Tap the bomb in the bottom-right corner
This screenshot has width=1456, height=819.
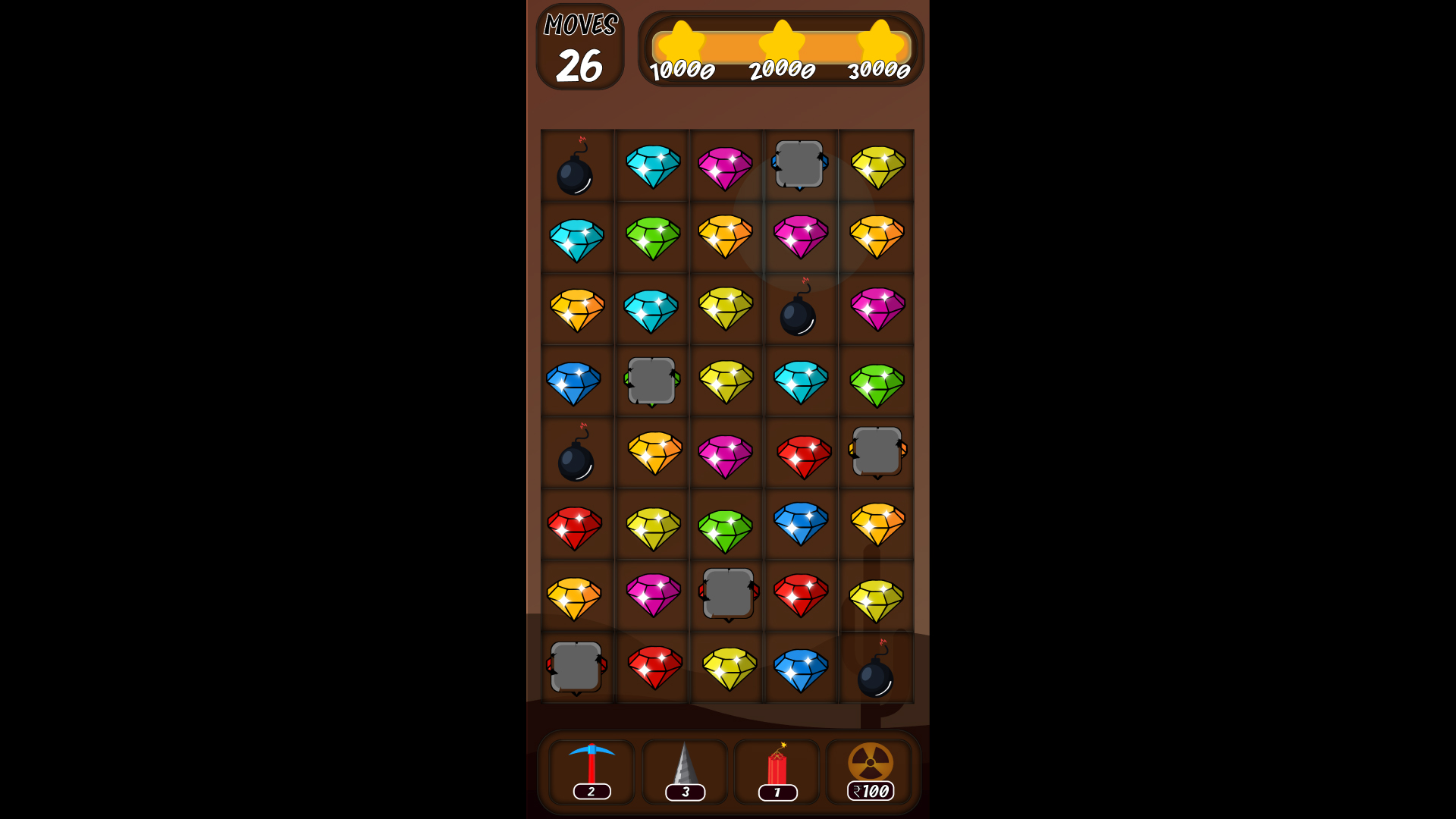tap(877, 673)
